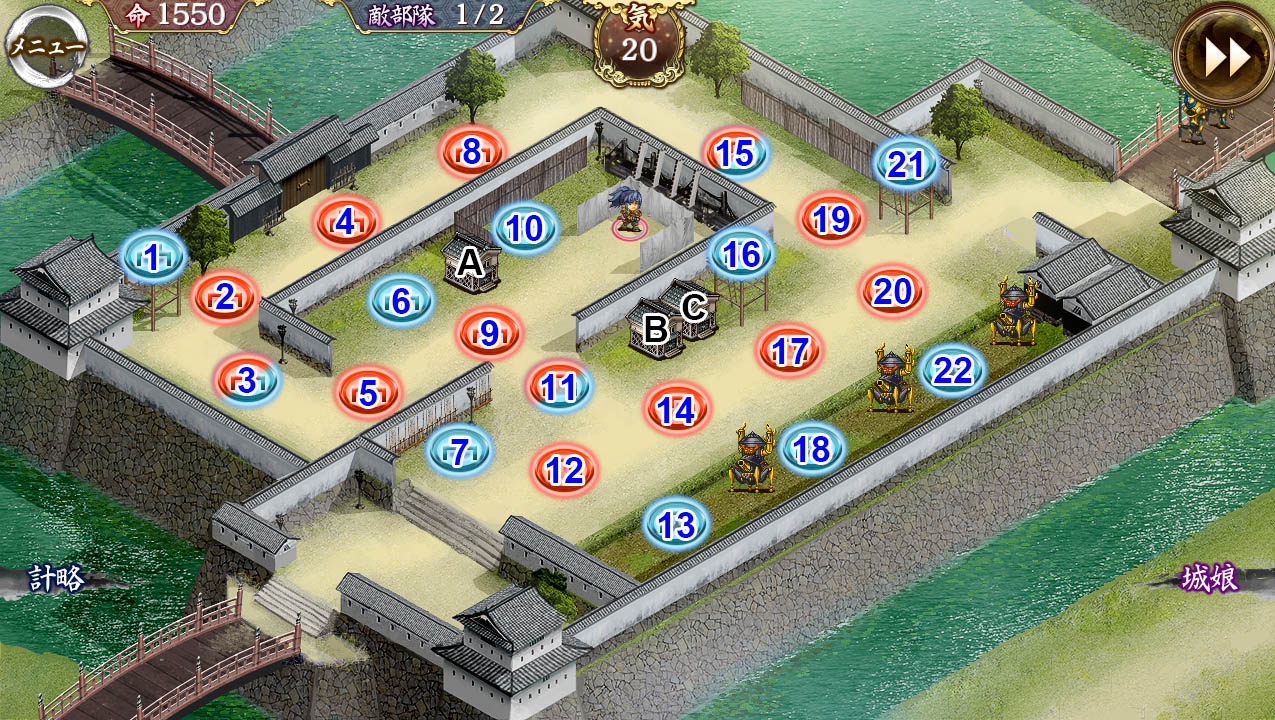The height and width of the screenshot is (720, 1275).
Task: Choose red deployment tile 2
Action: [x=225, y=296]
